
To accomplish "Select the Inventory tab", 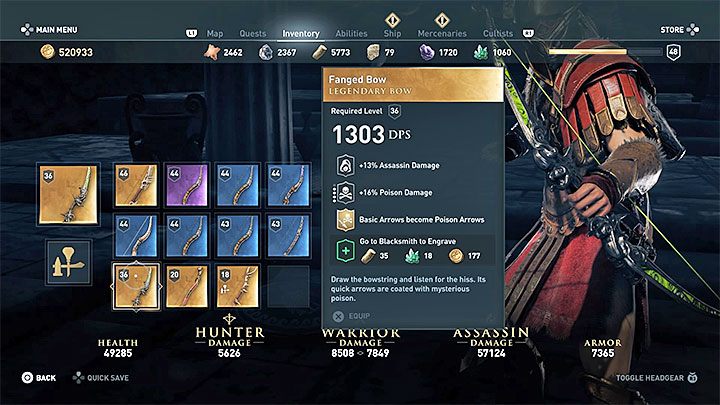I will (x=301, y=33).
